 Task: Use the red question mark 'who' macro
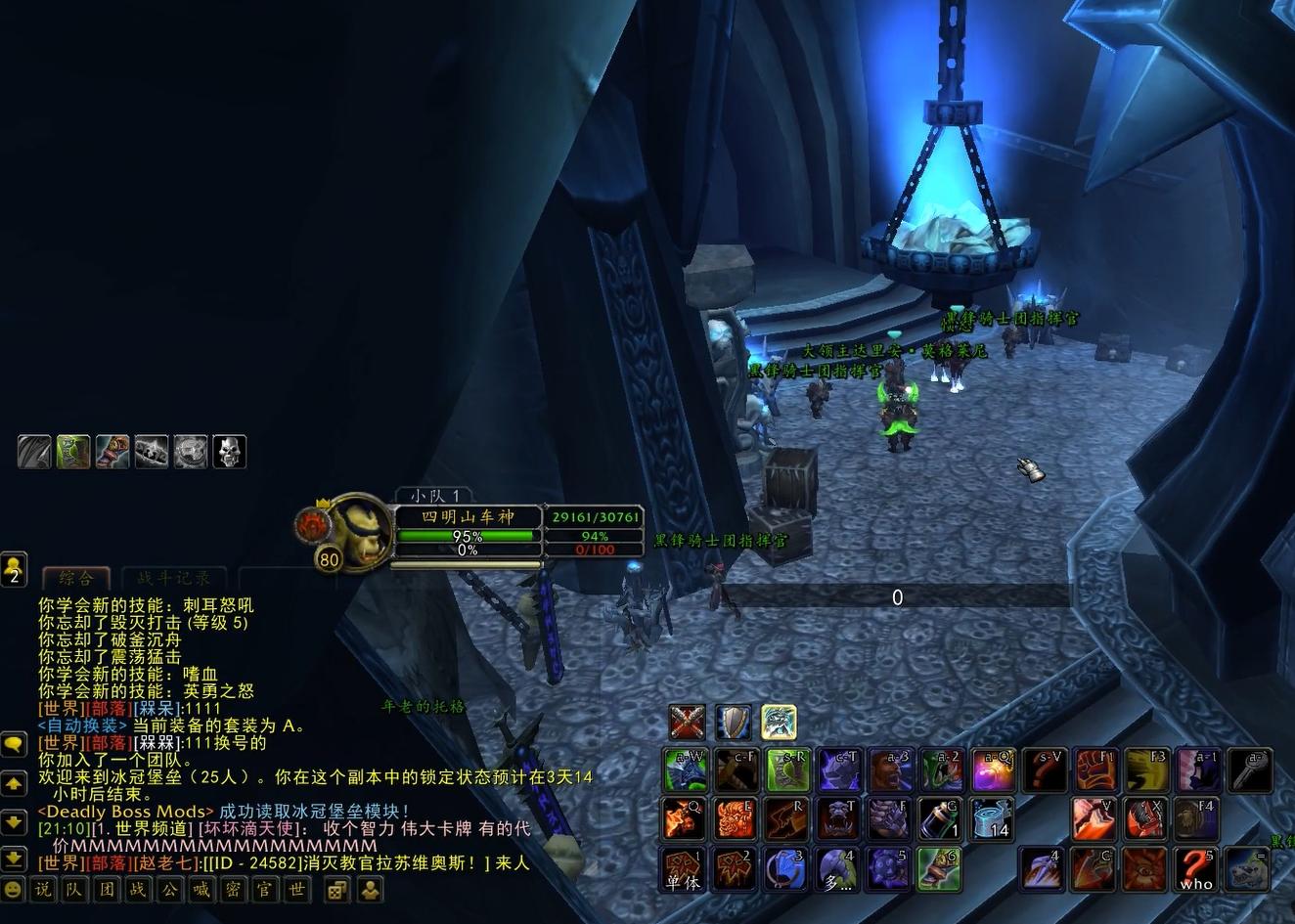pos(1195,869)
